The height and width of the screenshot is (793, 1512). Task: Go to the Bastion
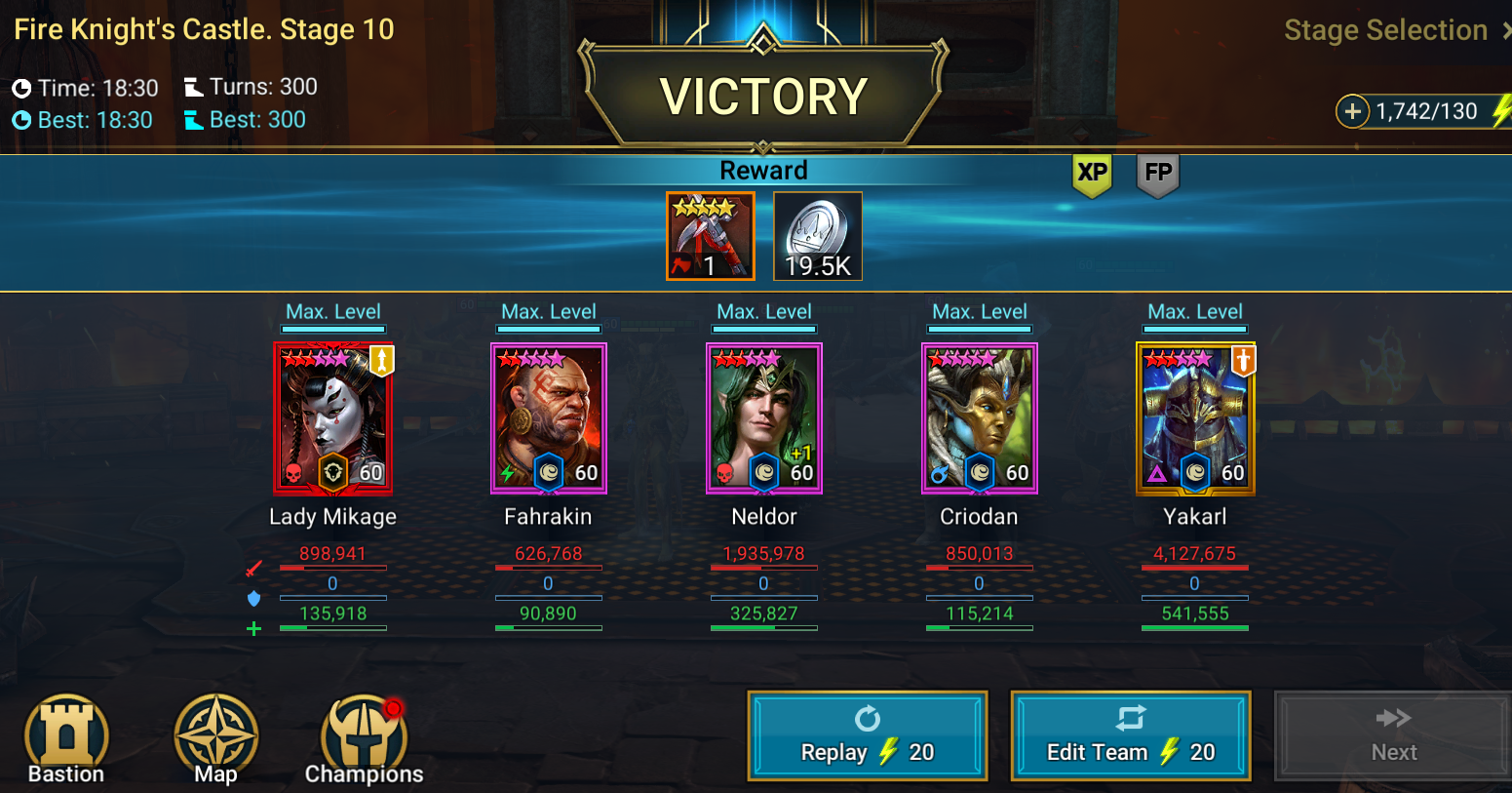pos(66,739)
